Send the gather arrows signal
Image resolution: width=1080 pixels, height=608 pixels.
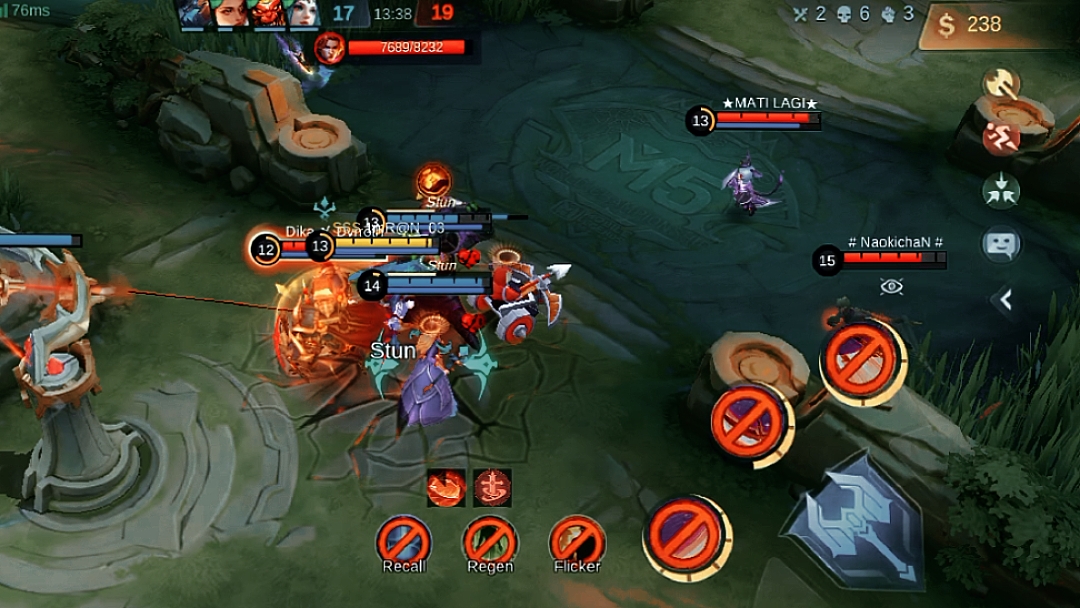(1000, 189)
